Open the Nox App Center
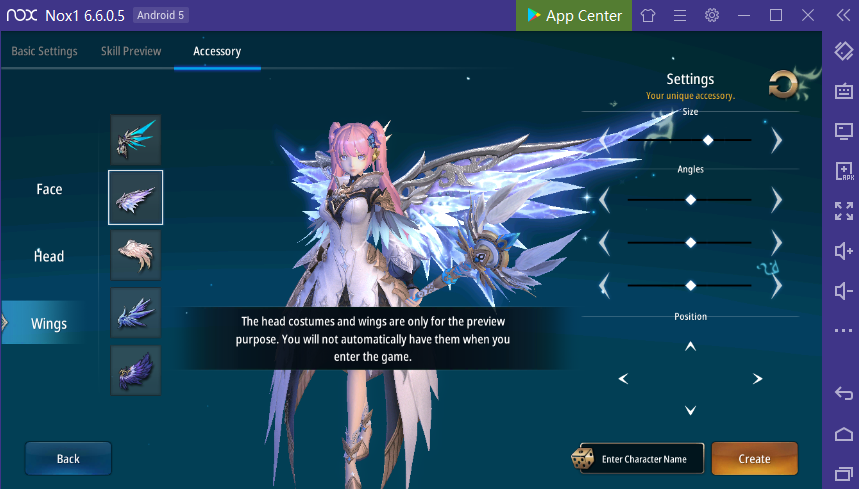Viewport: 859px width, 489px height. 573,15
